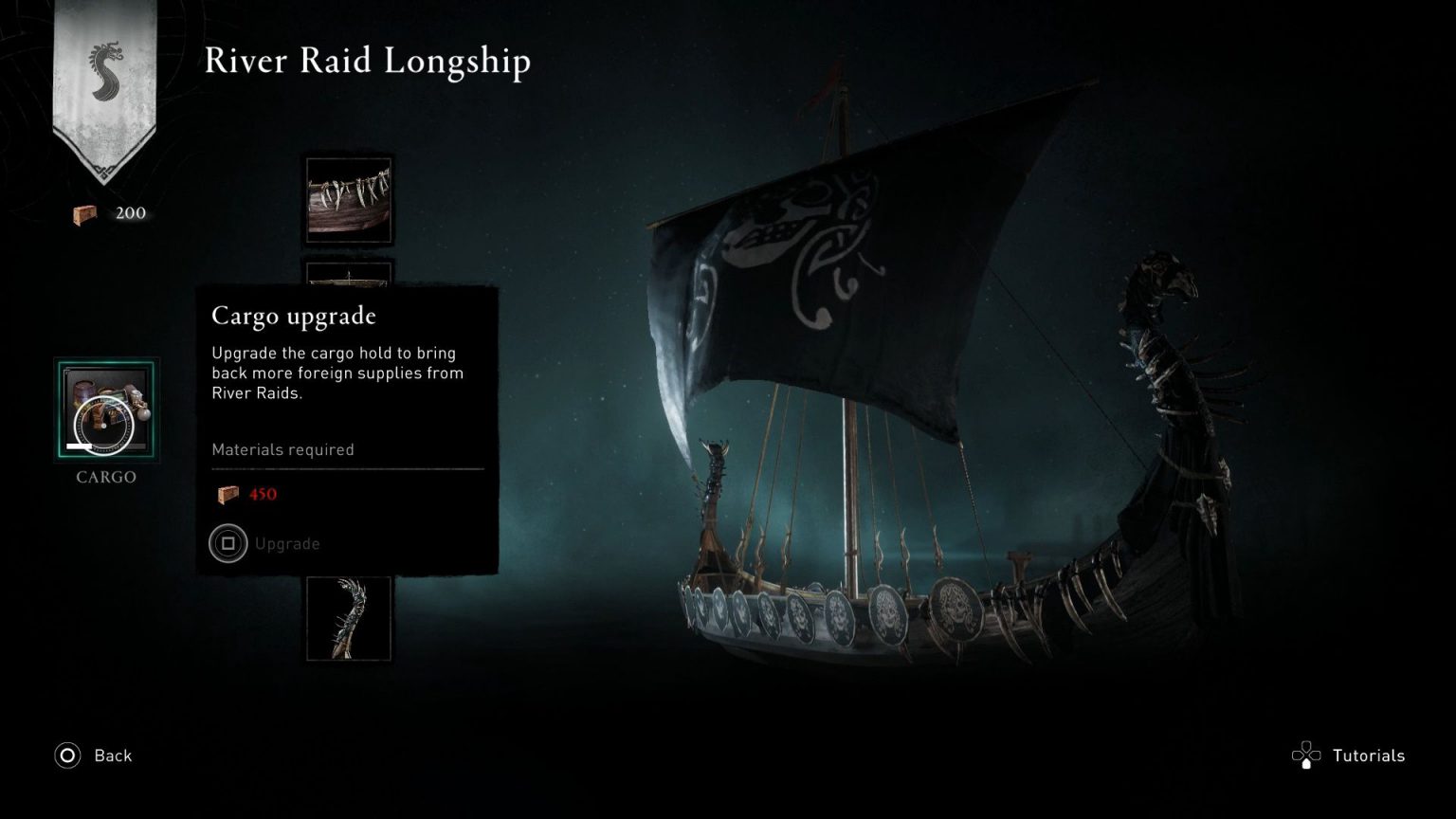Click the supplies crate icon beside 200

(x=82, y=212)
